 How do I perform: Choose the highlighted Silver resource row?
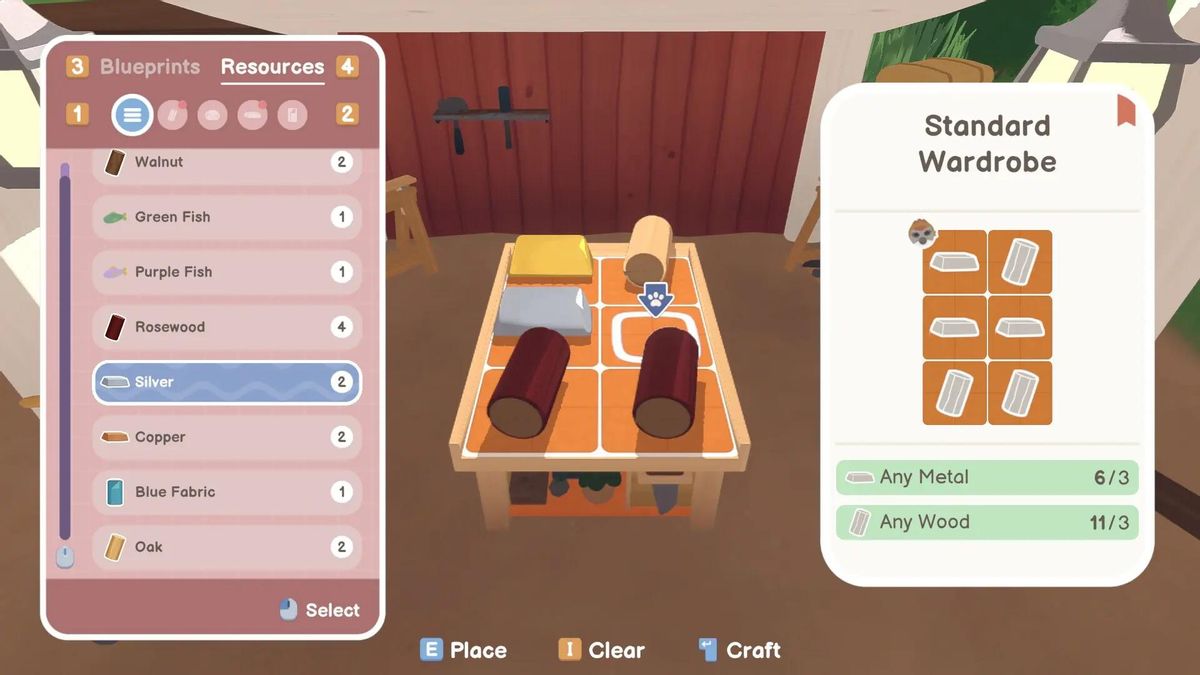[x=227, y=382]
